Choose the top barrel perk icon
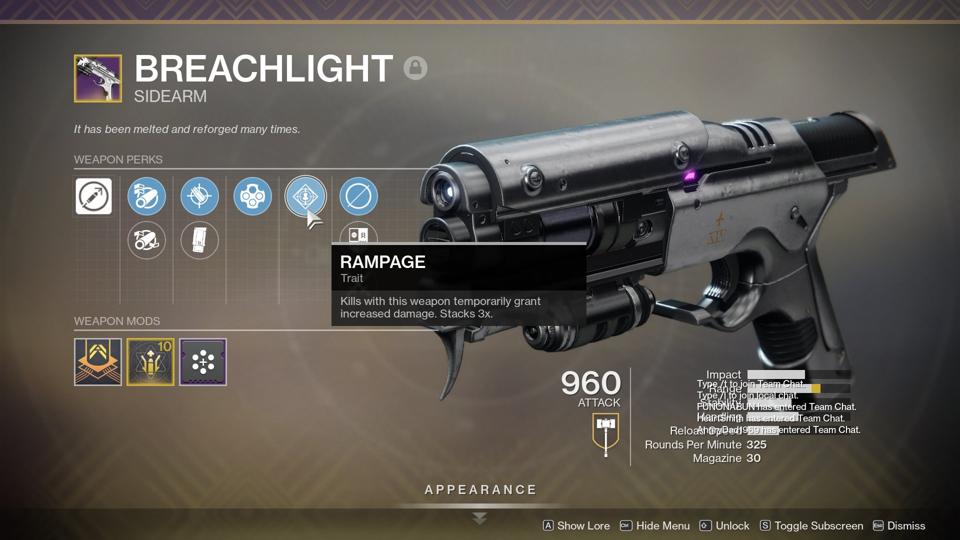Image resolution: width=960 pixels, height=540 pixels. click(146, 196)
